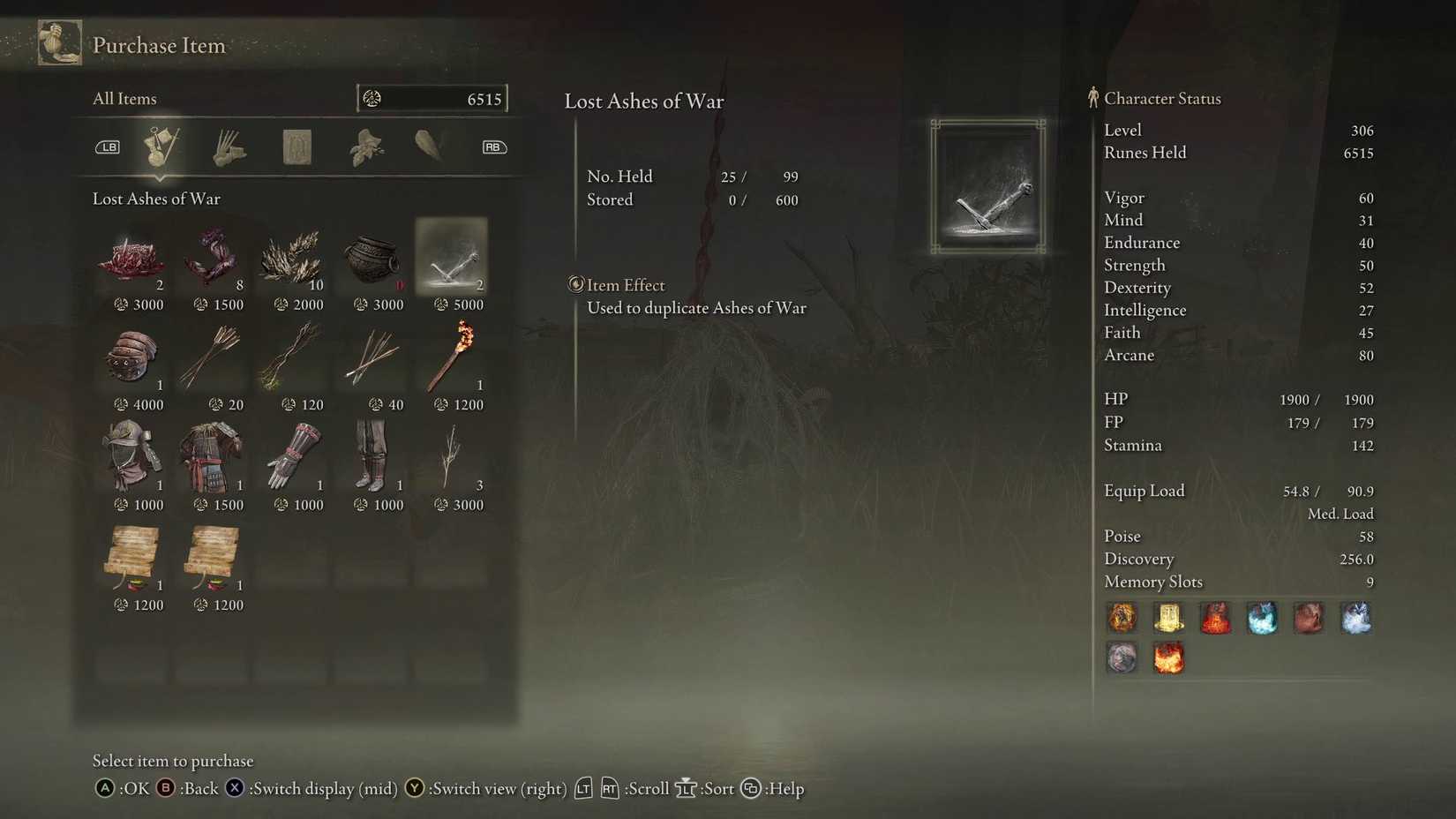Select the greaves priced 1000
Viewport: 1456px width, 819px height.
point(372,457)
